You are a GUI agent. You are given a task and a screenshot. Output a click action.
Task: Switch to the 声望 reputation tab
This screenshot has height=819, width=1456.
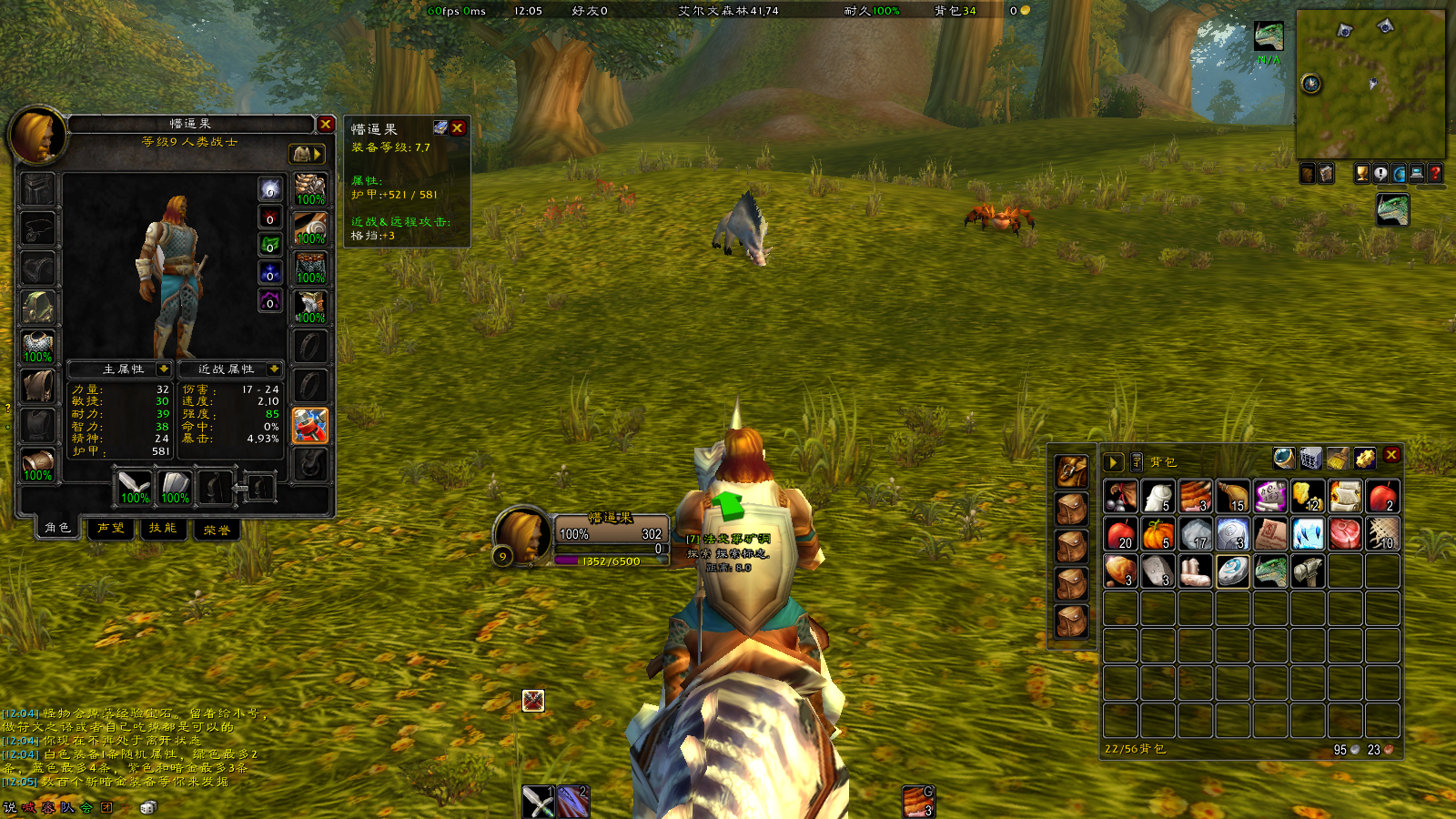(111, 529)
